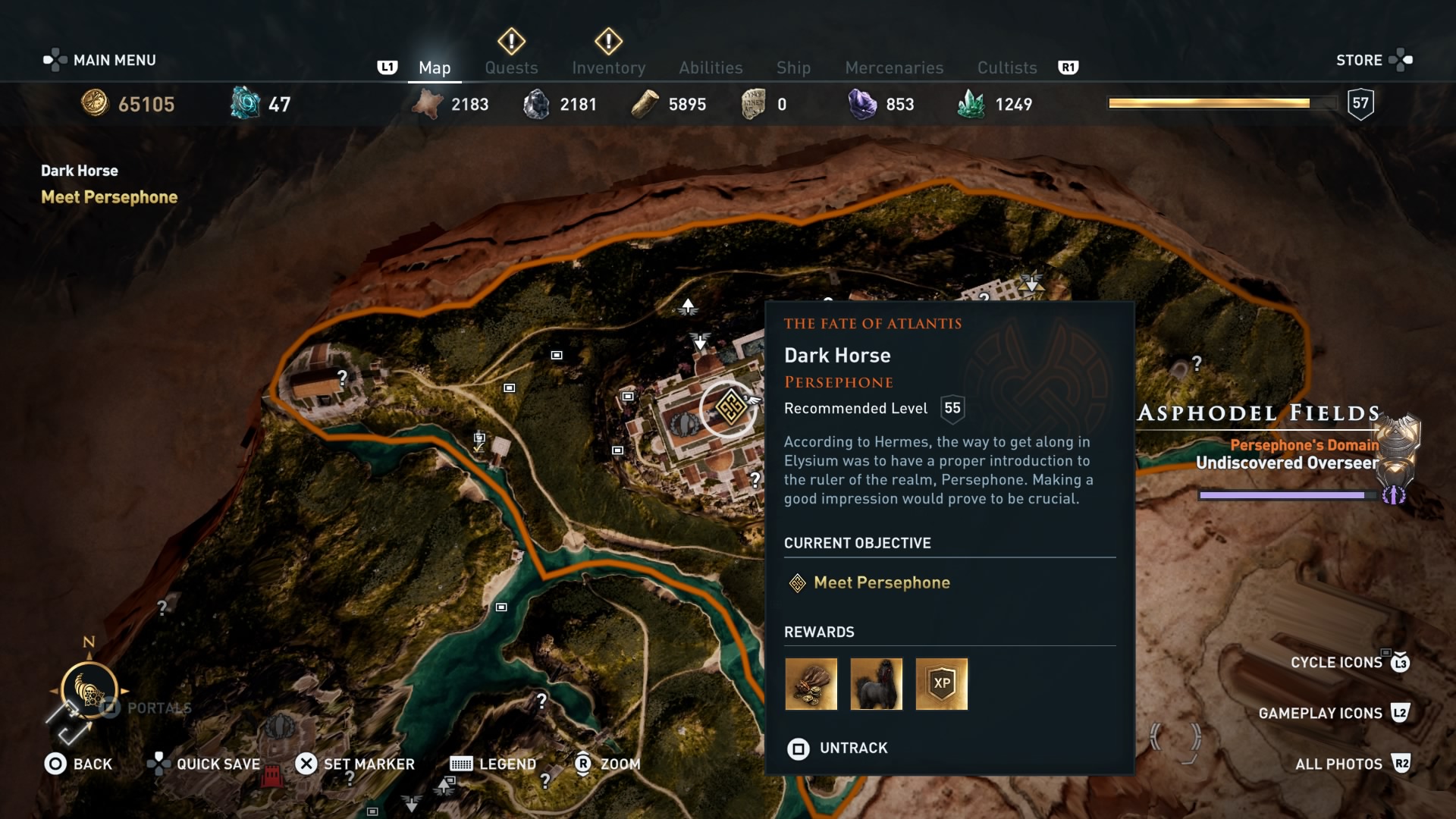Select the olive wood resource icon

point(645,103)
